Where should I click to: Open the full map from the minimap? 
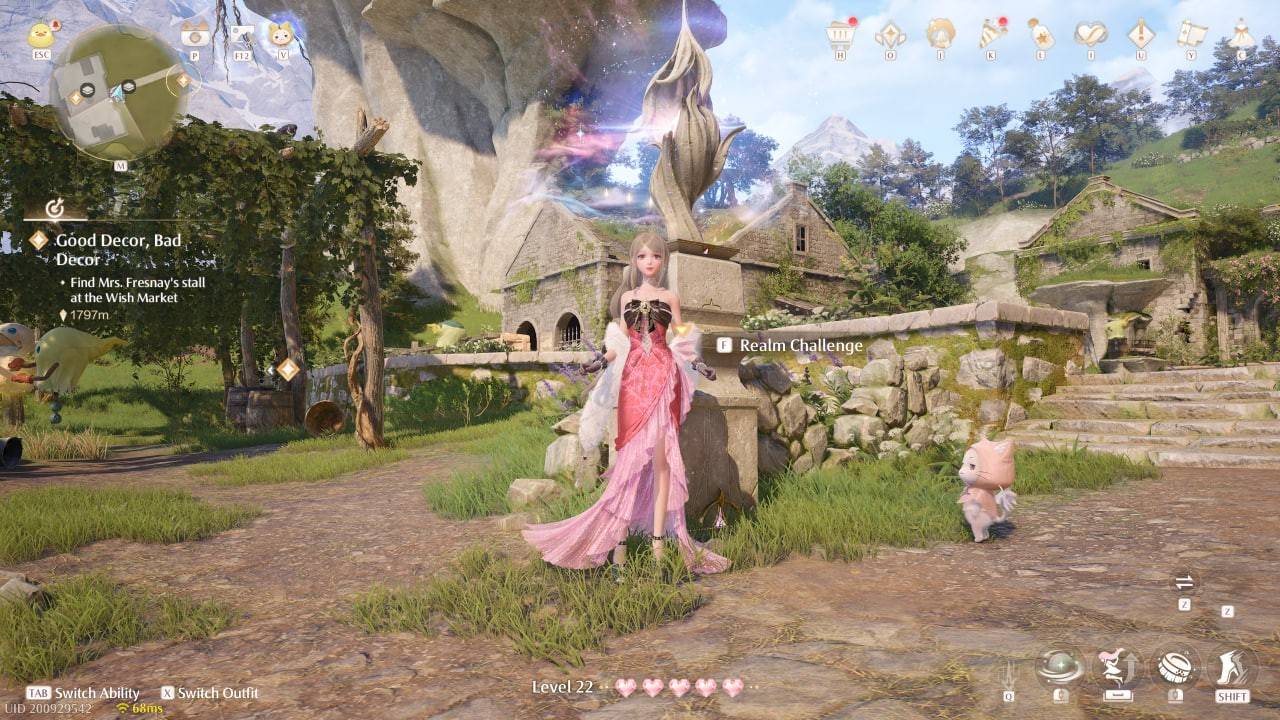120,92
